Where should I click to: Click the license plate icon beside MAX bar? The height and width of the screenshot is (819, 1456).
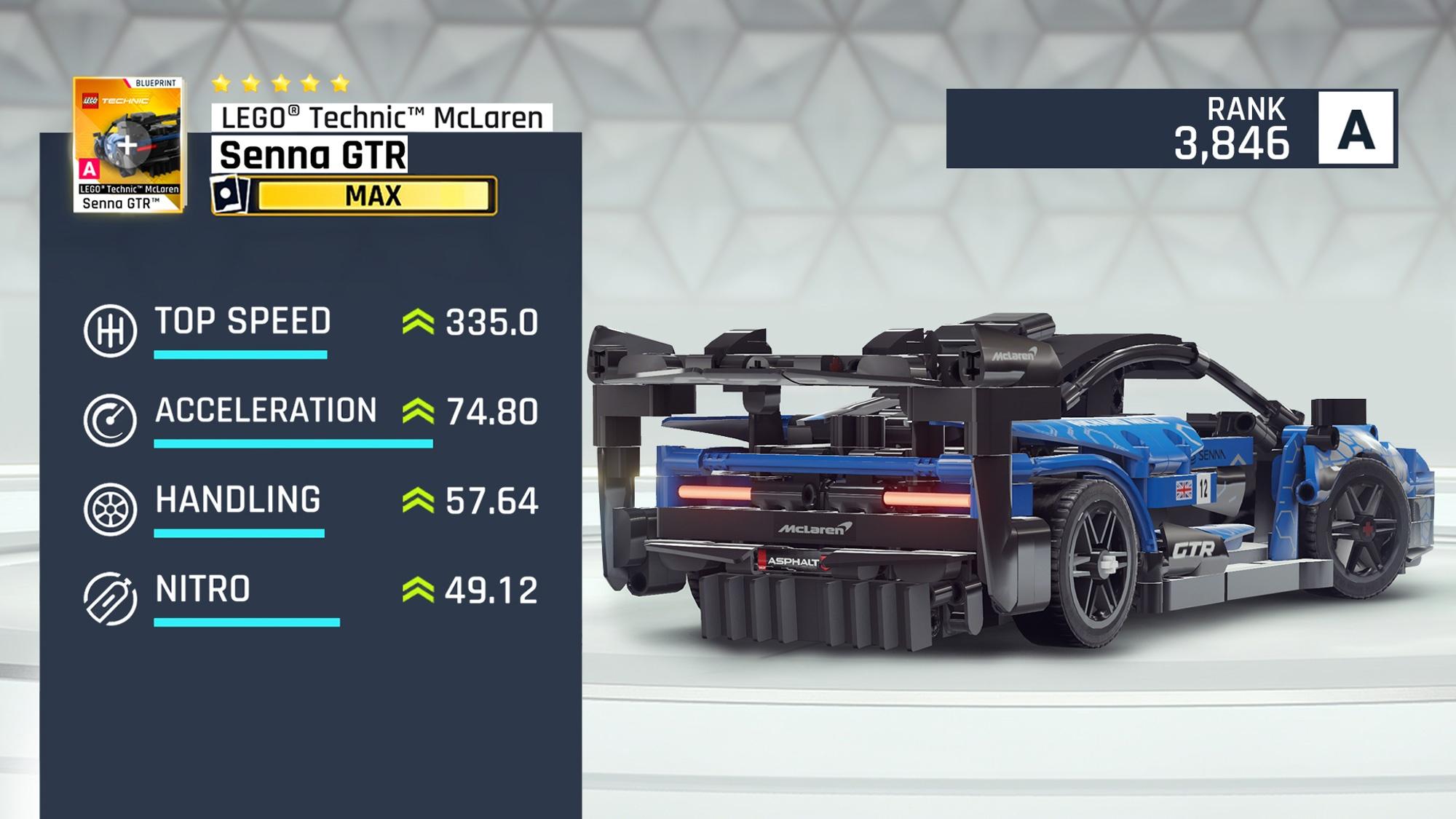[228, 194]
